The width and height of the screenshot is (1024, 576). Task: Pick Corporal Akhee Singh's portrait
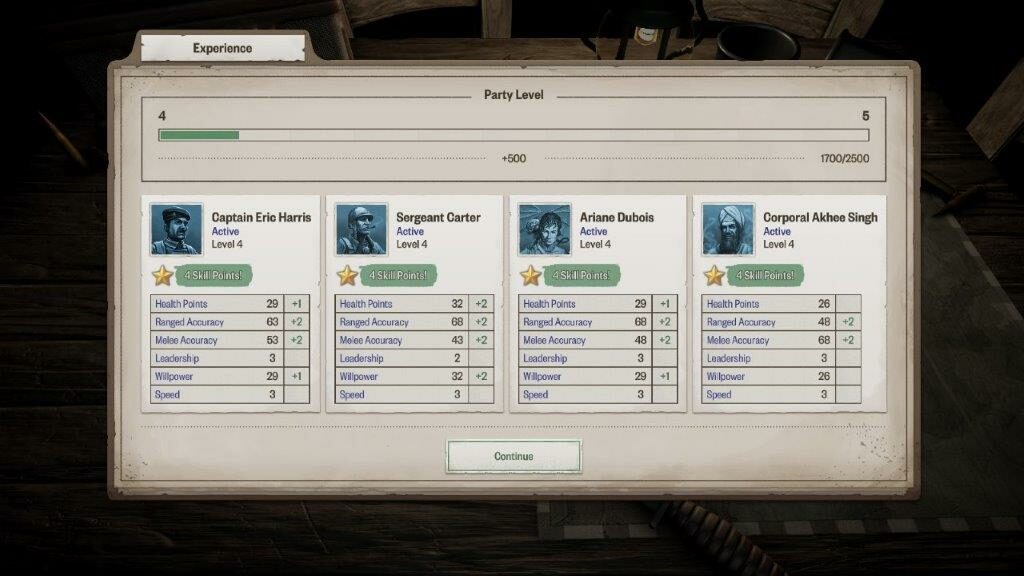point(728,230)
